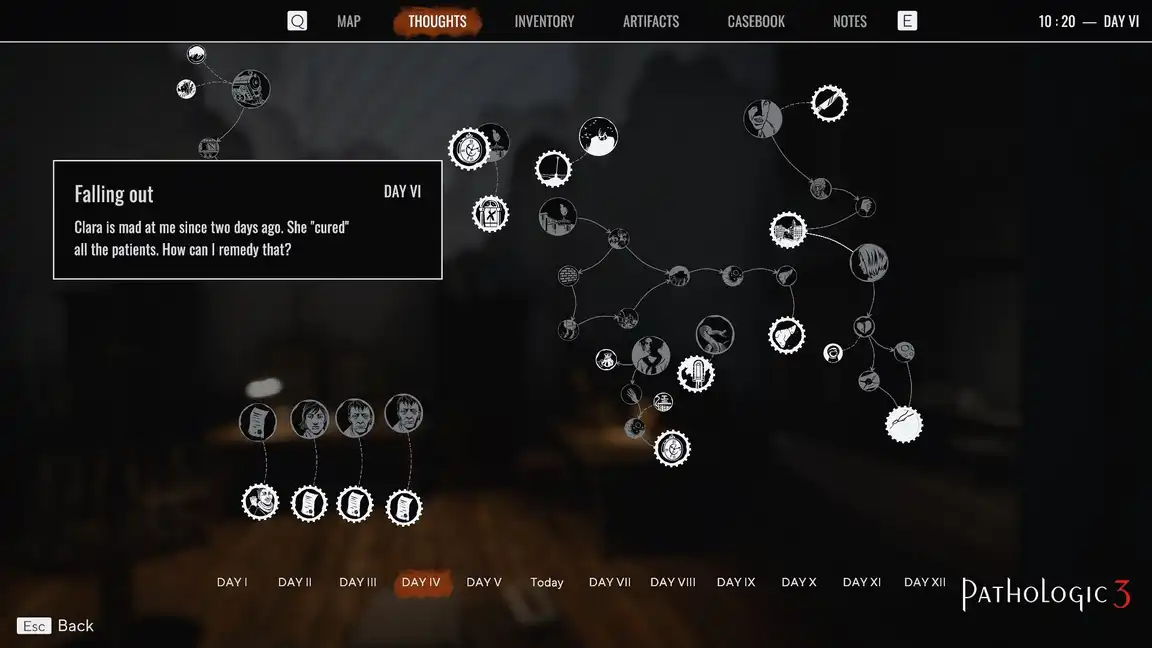Select Today on the timeline
The width and height of the screenshot is (1152, 648).
click(547, 582)
